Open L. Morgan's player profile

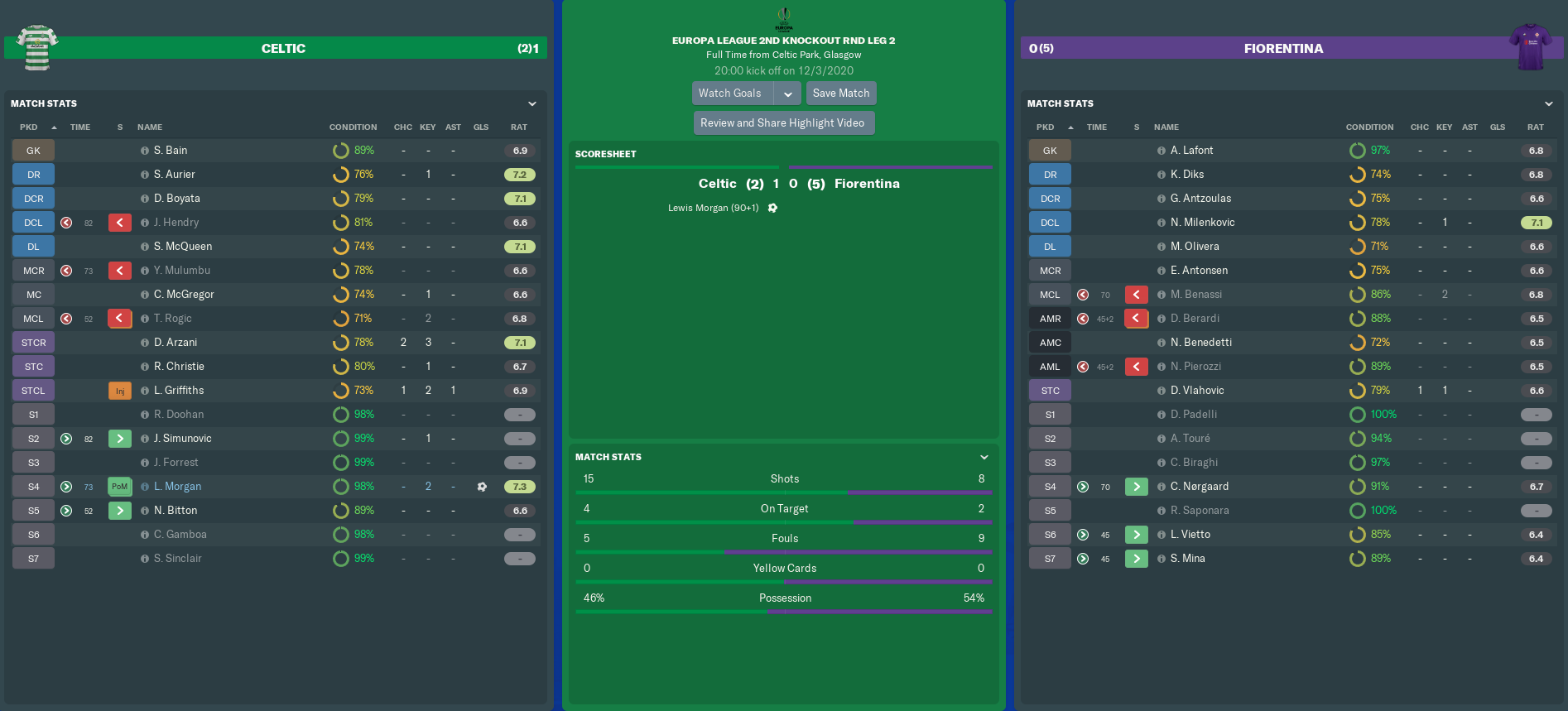[177, 487]
